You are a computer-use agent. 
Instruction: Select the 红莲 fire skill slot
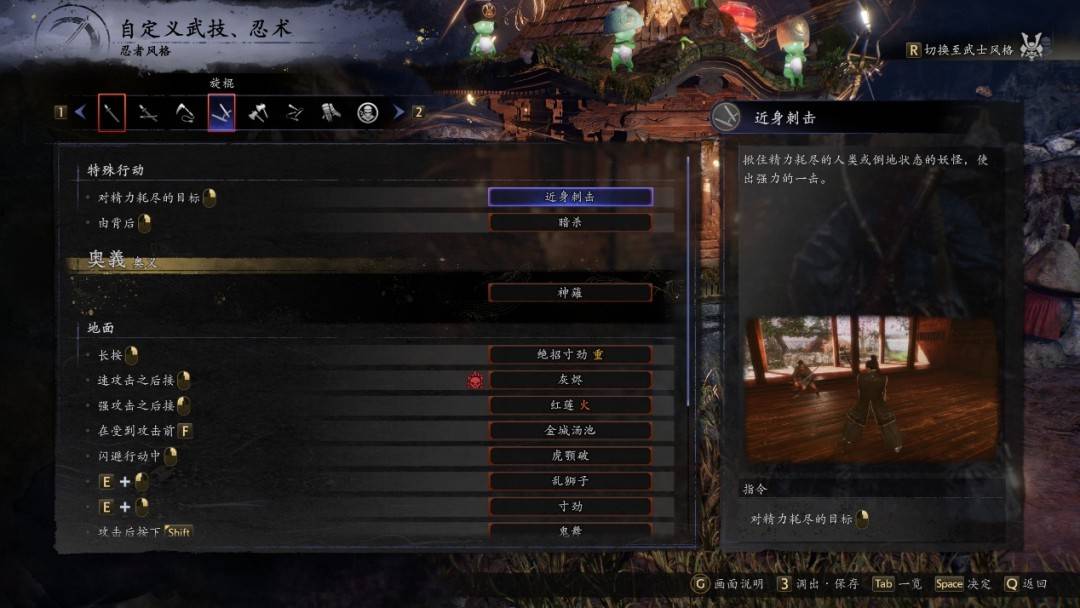(x=570, y=405)
